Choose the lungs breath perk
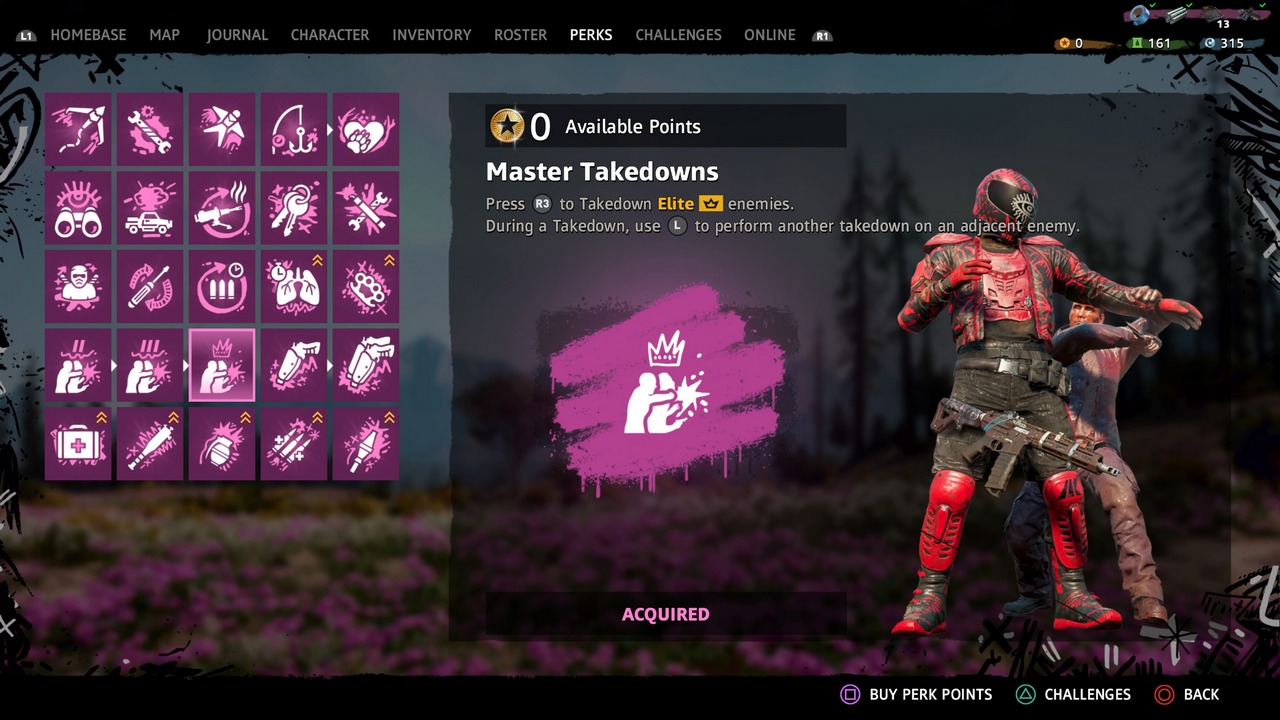 294,287
